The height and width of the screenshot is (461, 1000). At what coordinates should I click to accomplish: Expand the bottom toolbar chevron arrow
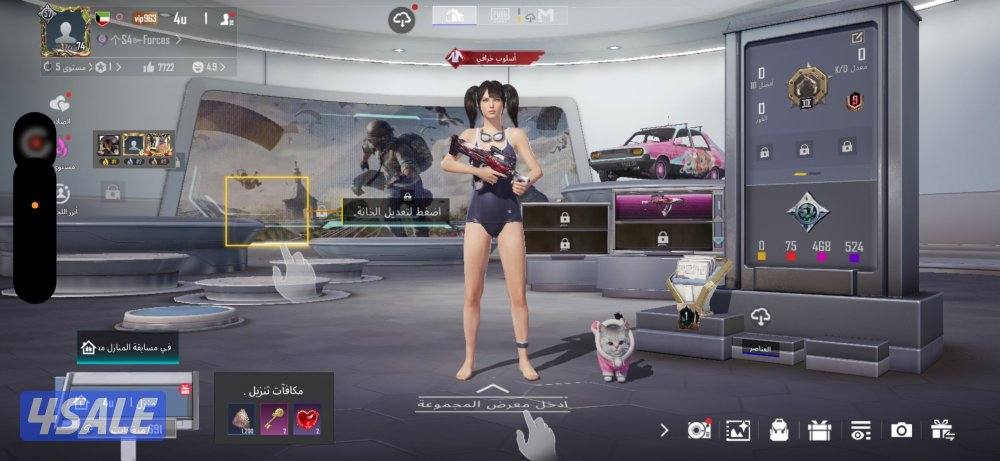(x=665, y=430)
